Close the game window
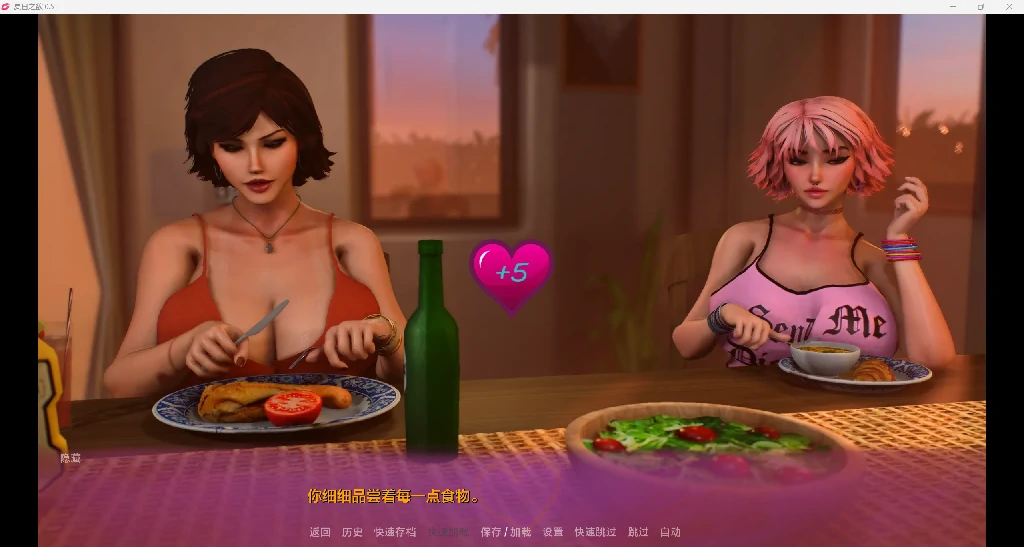This screenshot has width=1024, height=547. click(x=1007, y=6)
